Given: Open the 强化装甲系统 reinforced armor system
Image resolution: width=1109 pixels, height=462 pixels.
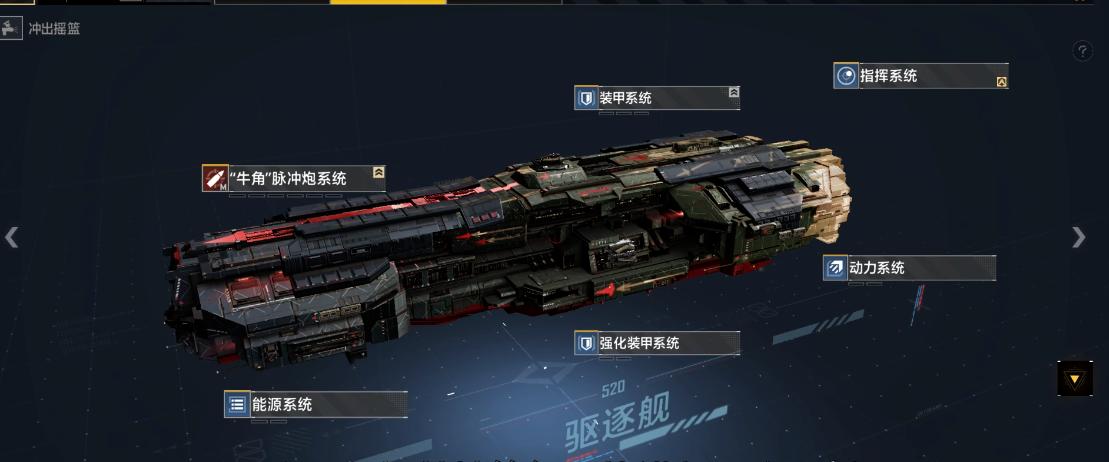Looking at the screenshot, I should coord(656,343).
